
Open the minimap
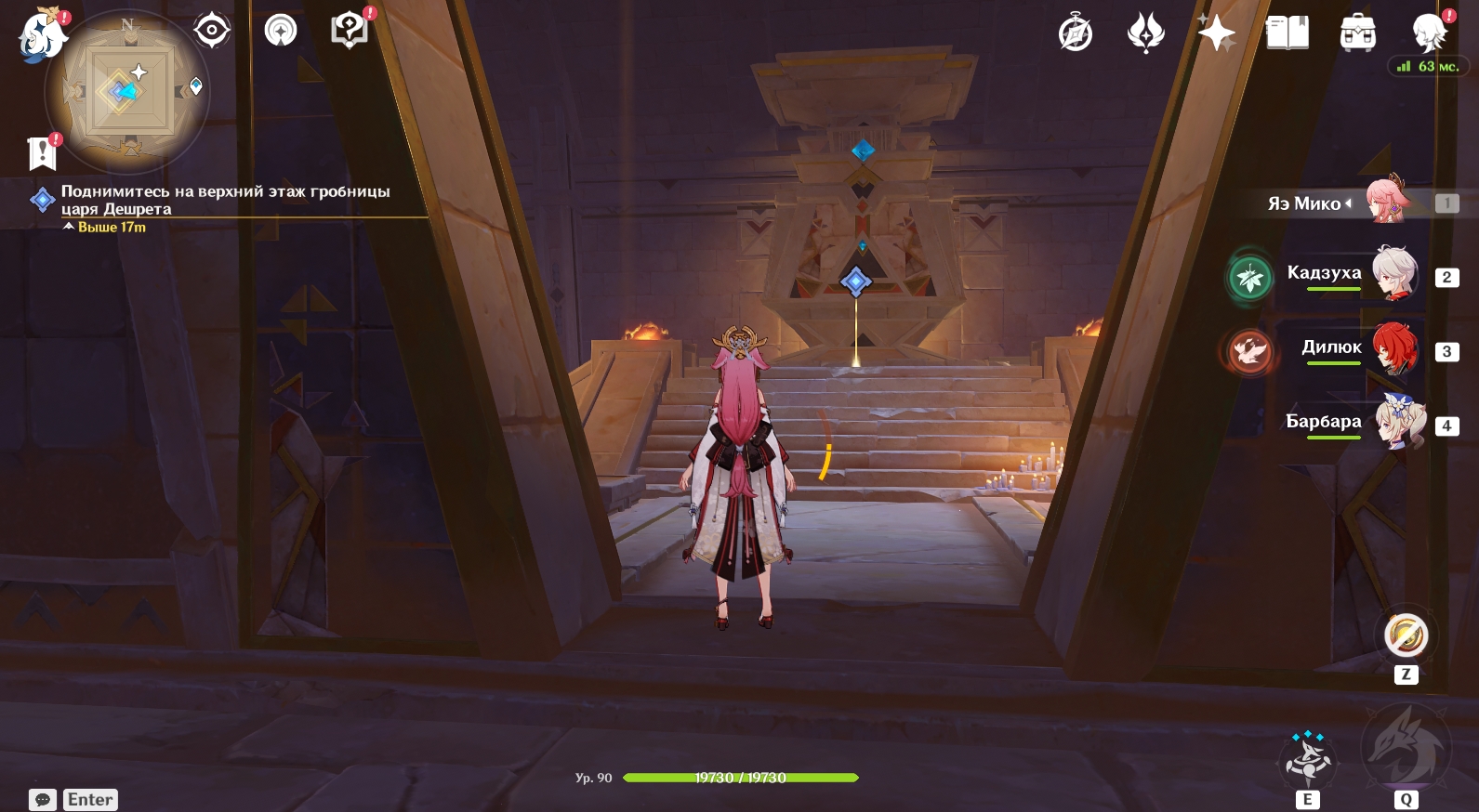pyautogui.click(x=127, y=91)
